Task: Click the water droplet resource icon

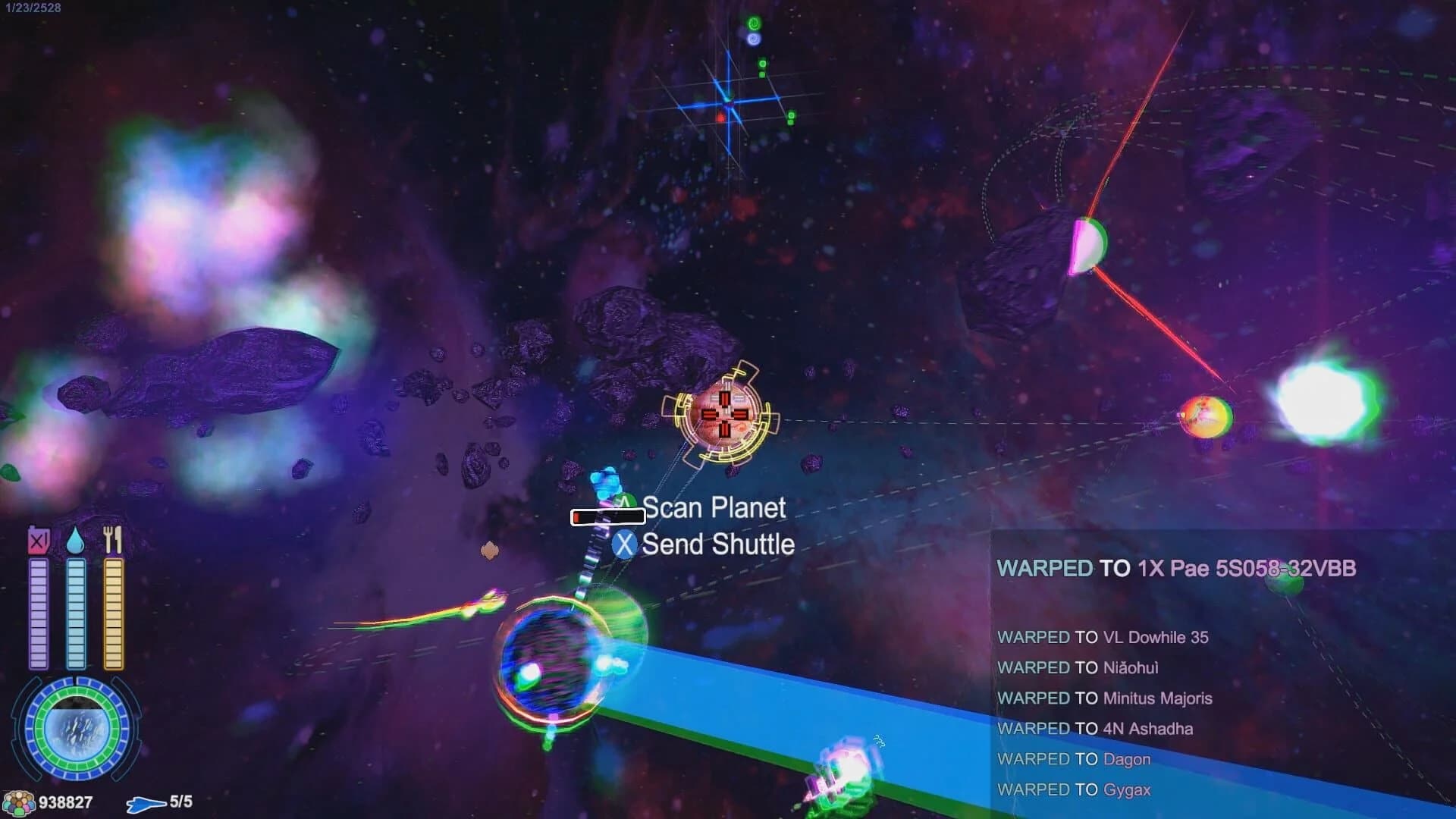Action: pyautogui.click(x=75, y=540)
